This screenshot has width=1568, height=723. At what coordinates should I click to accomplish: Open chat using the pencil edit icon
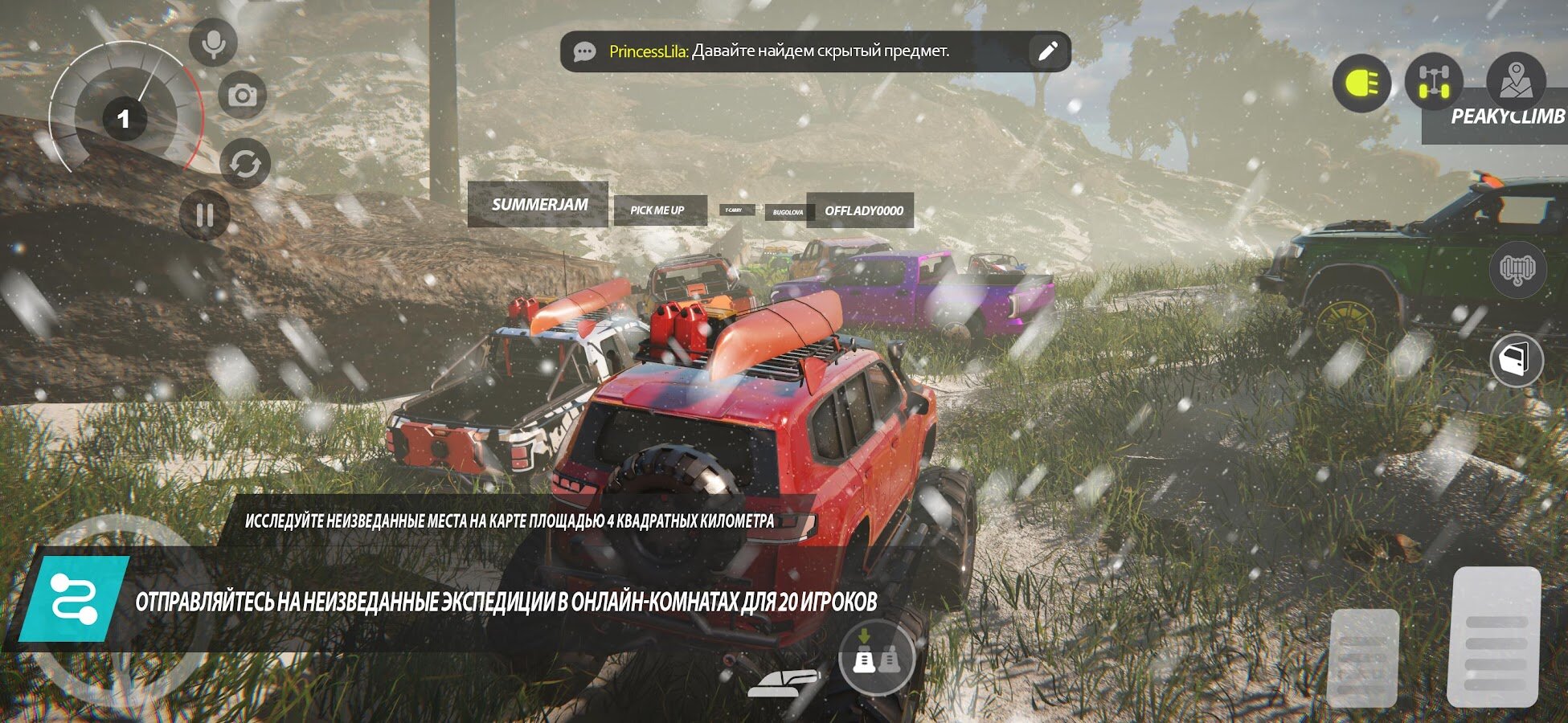pos(1047,52)
